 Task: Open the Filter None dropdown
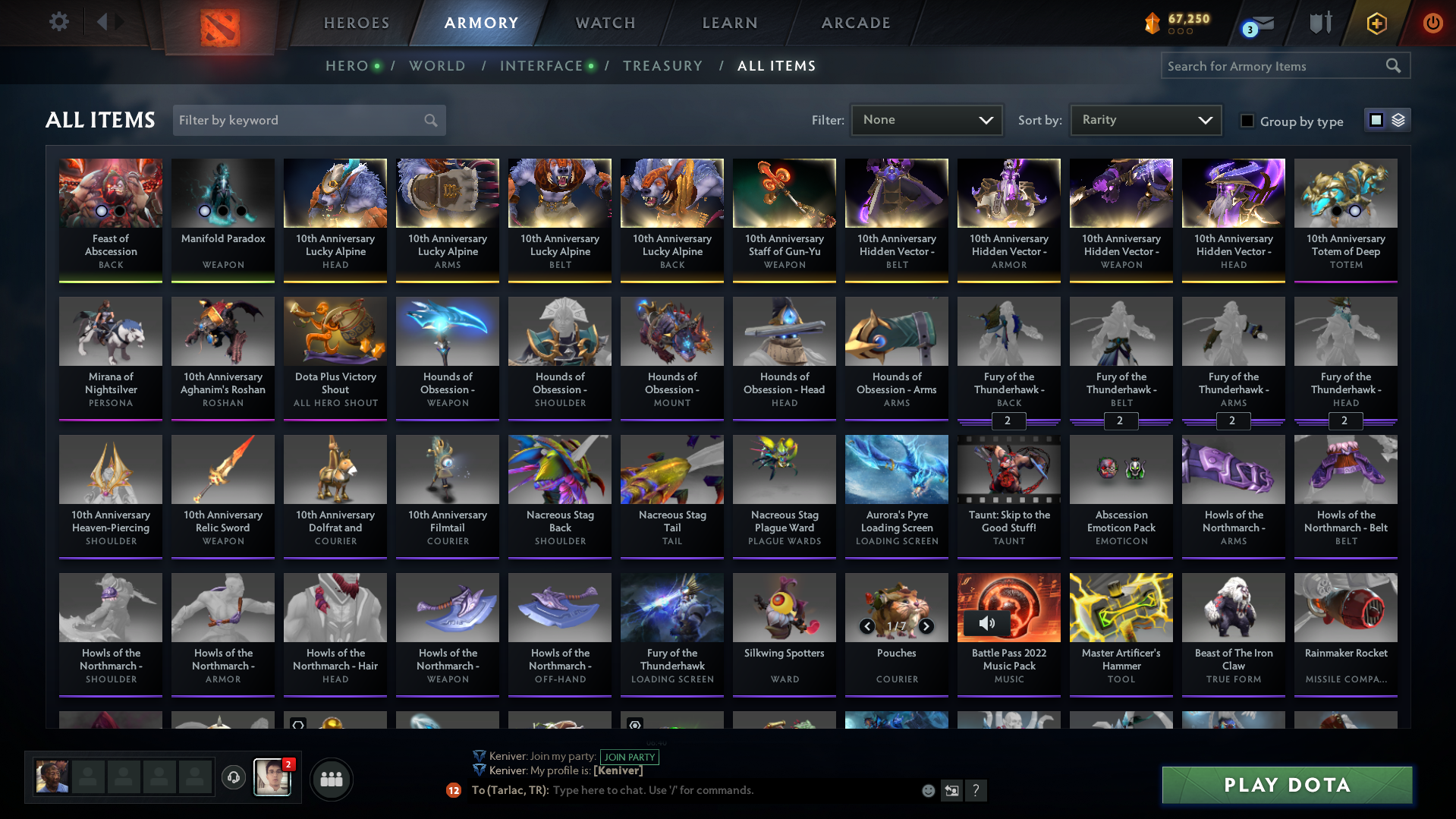coord(926,120)
